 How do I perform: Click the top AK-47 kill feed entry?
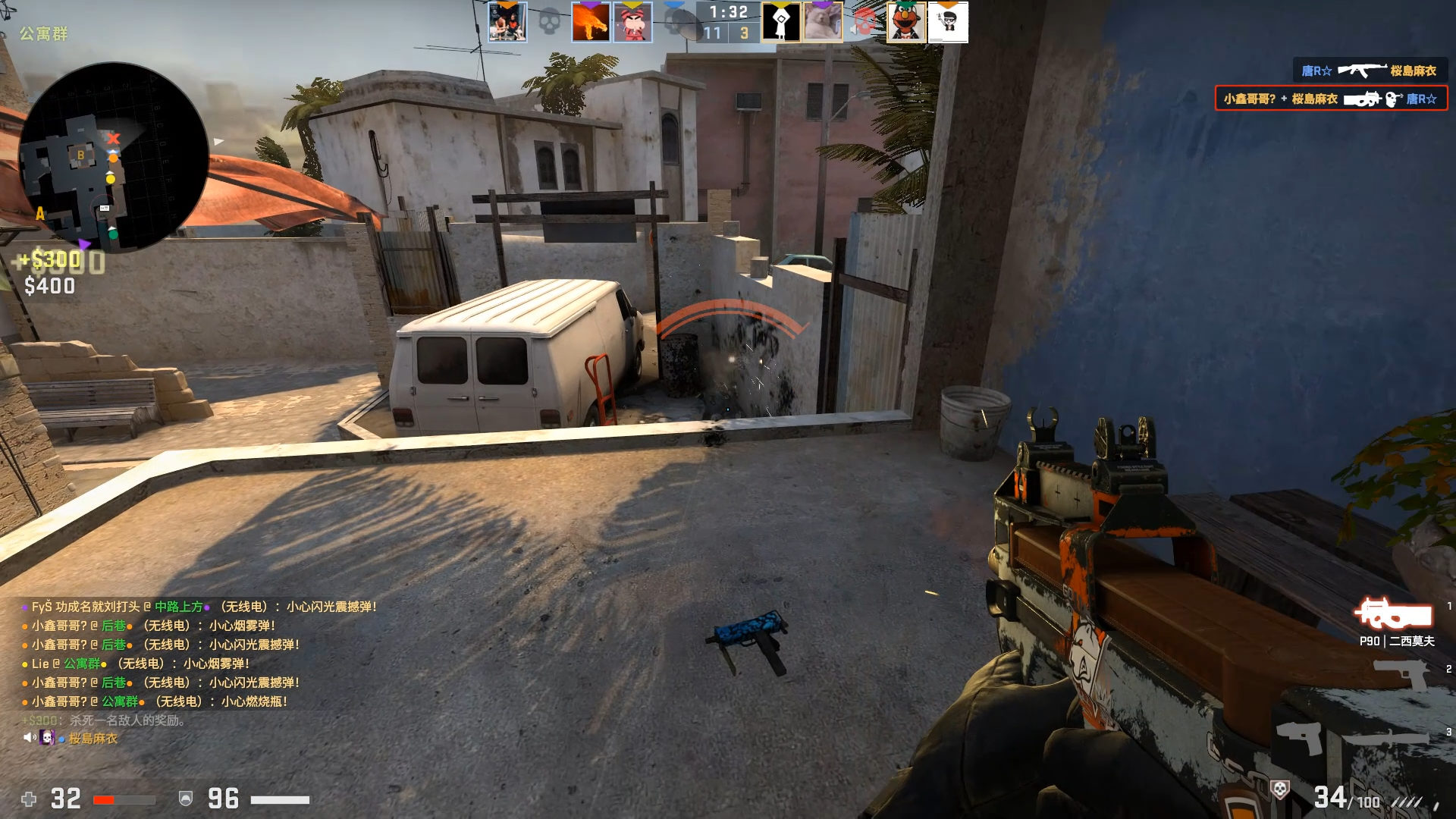click(1369, 71)
